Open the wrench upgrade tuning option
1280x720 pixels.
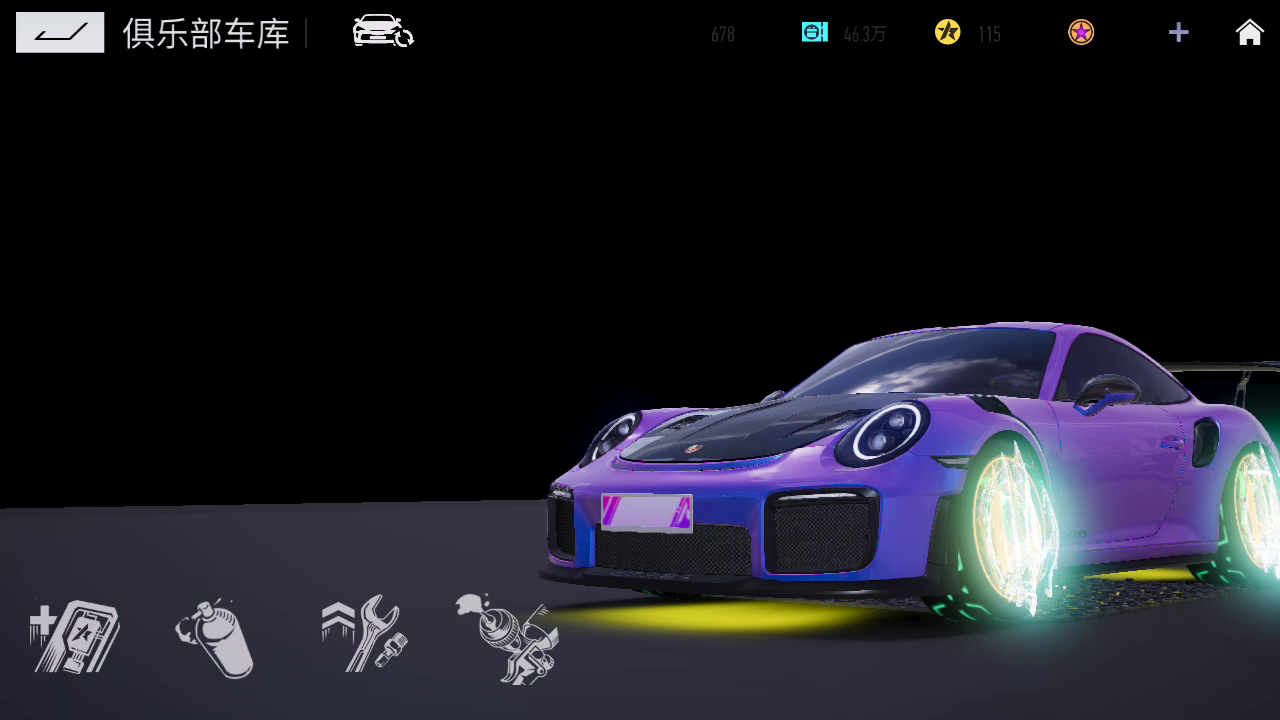point(363,634)
